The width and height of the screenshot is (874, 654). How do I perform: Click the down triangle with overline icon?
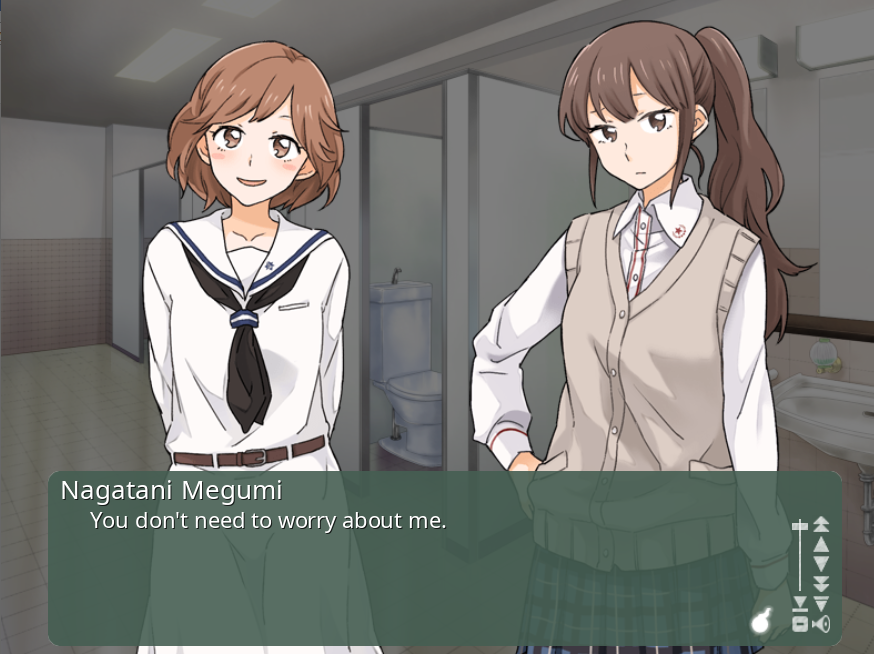click(821, 603)
